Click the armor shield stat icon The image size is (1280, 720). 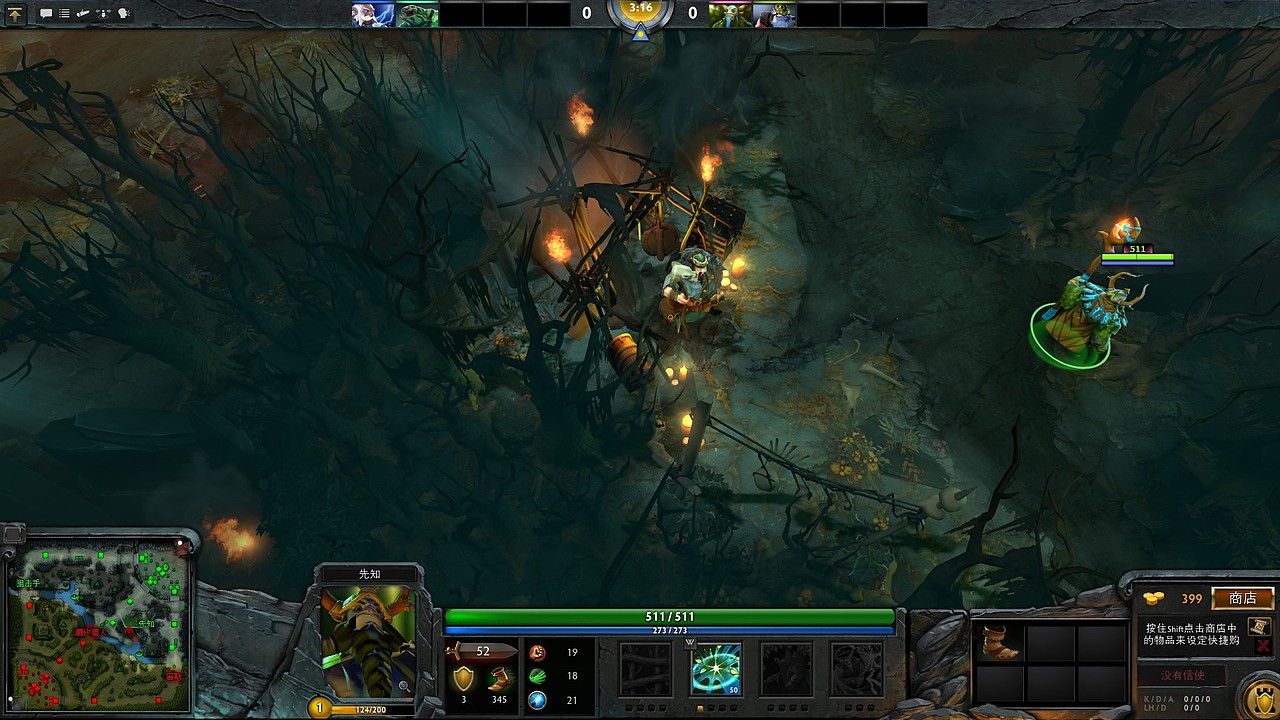click(464, 679)
